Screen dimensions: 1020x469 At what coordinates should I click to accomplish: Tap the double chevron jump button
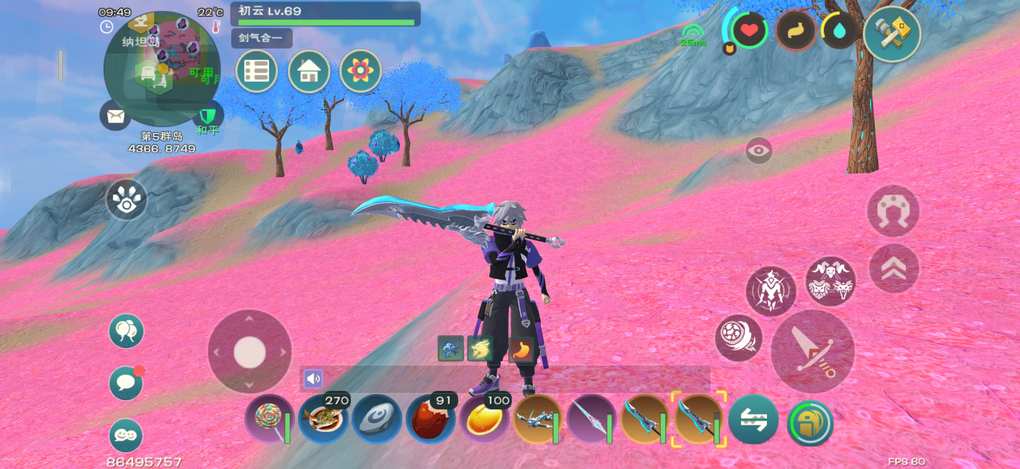tap(894, 268)
